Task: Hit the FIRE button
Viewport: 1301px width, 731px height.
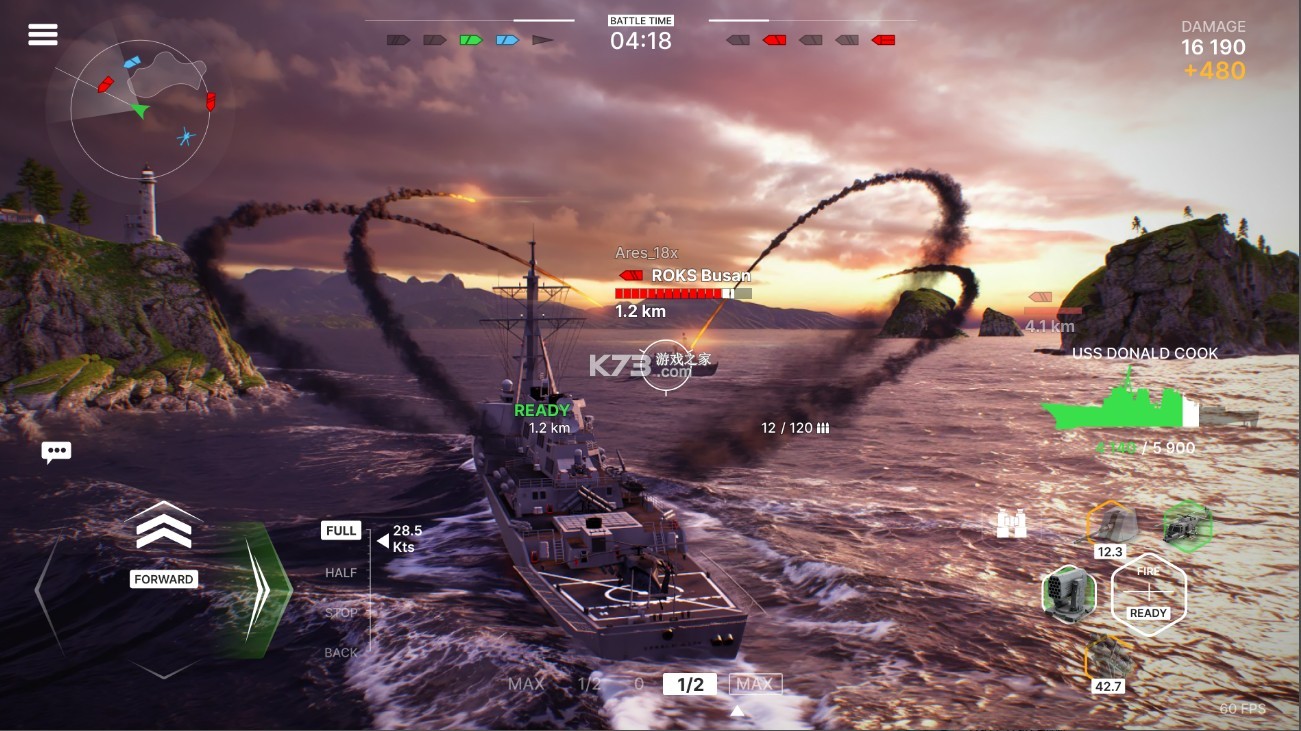Action: tap(1148, 593)
